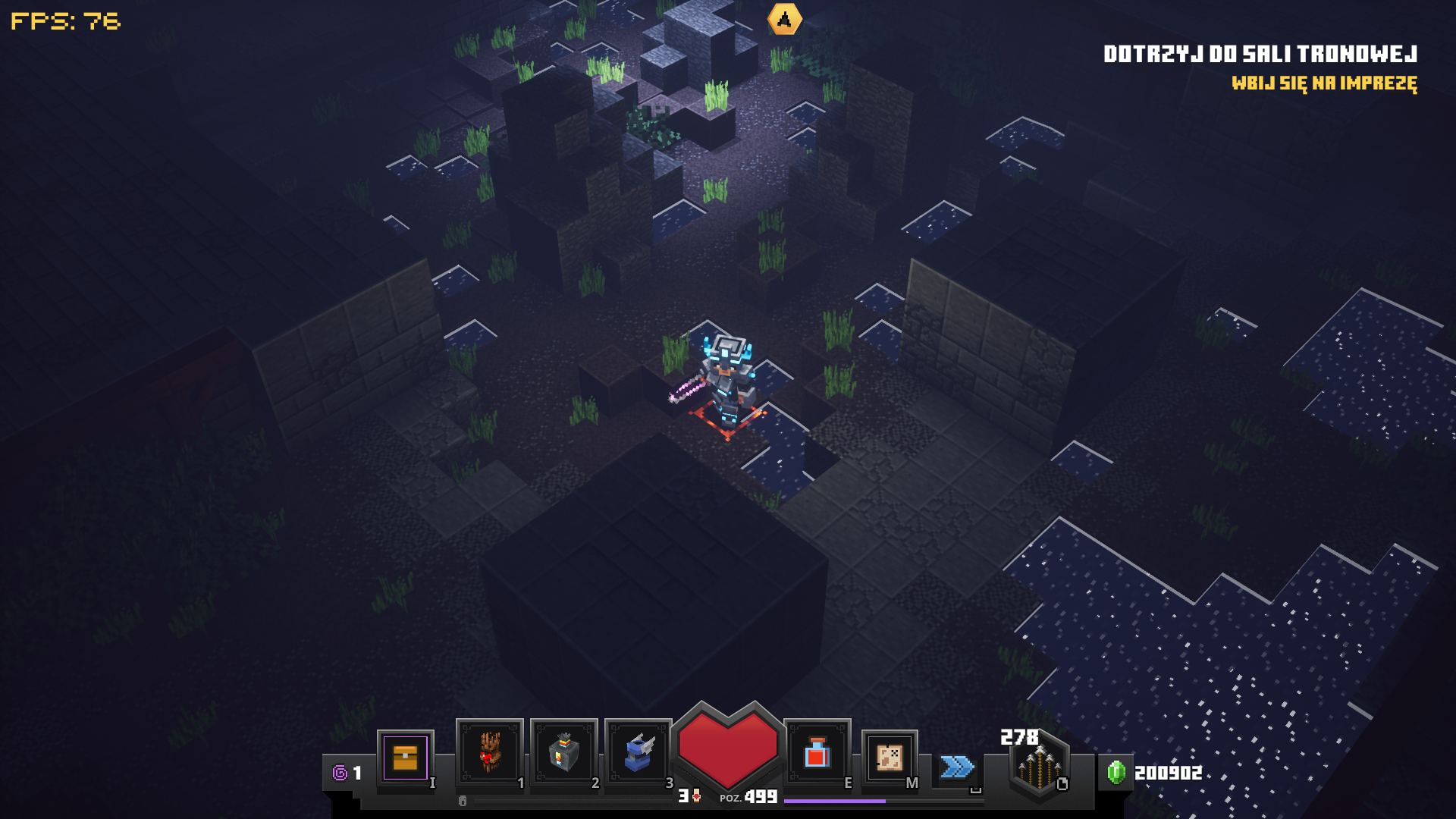Drink the red health potion
This screenshot has width=1456, height=819.
(817, 753)
